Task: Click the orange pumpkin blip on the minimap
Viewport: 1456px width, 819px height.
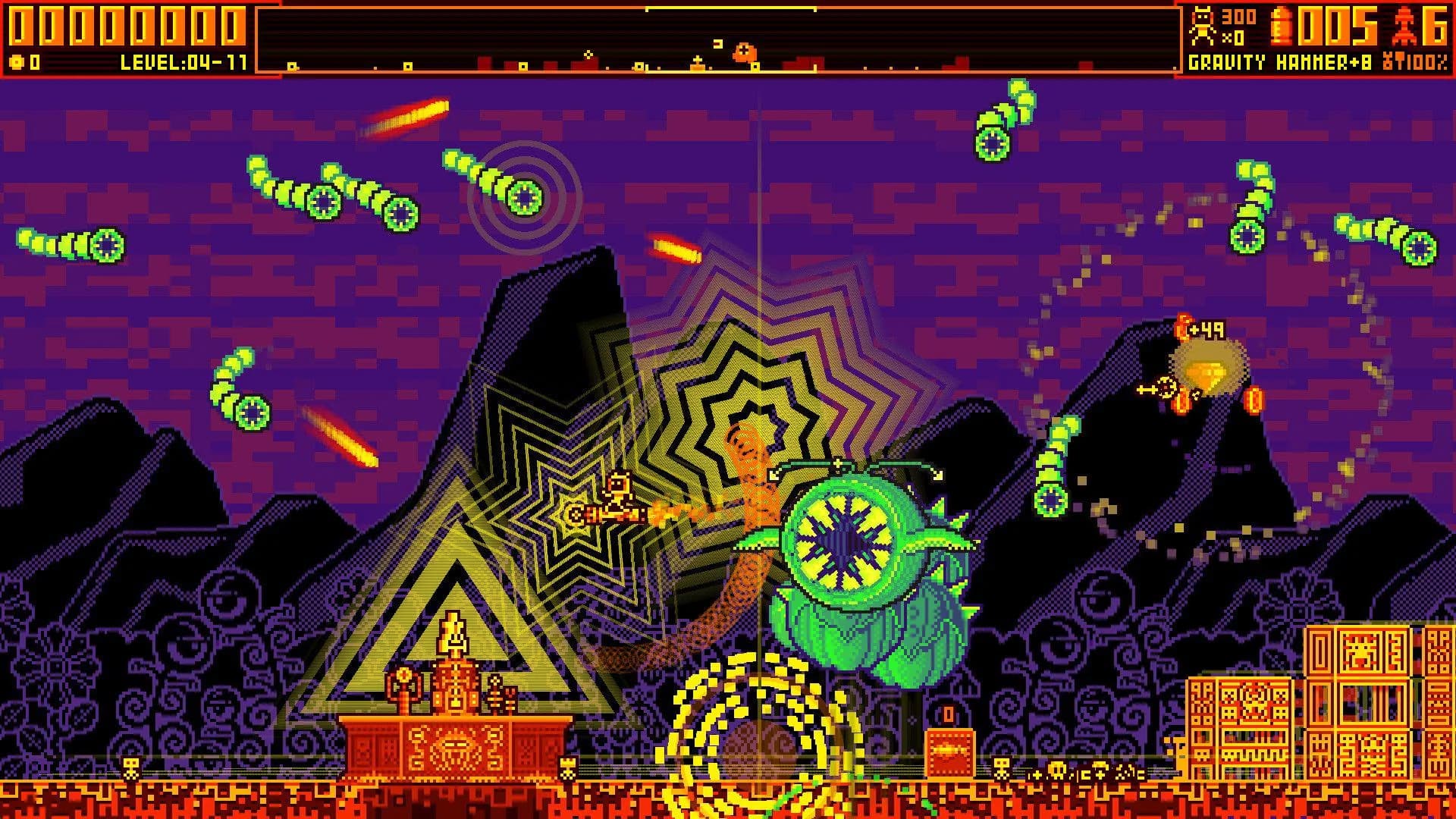Action: tap(745, 50)
